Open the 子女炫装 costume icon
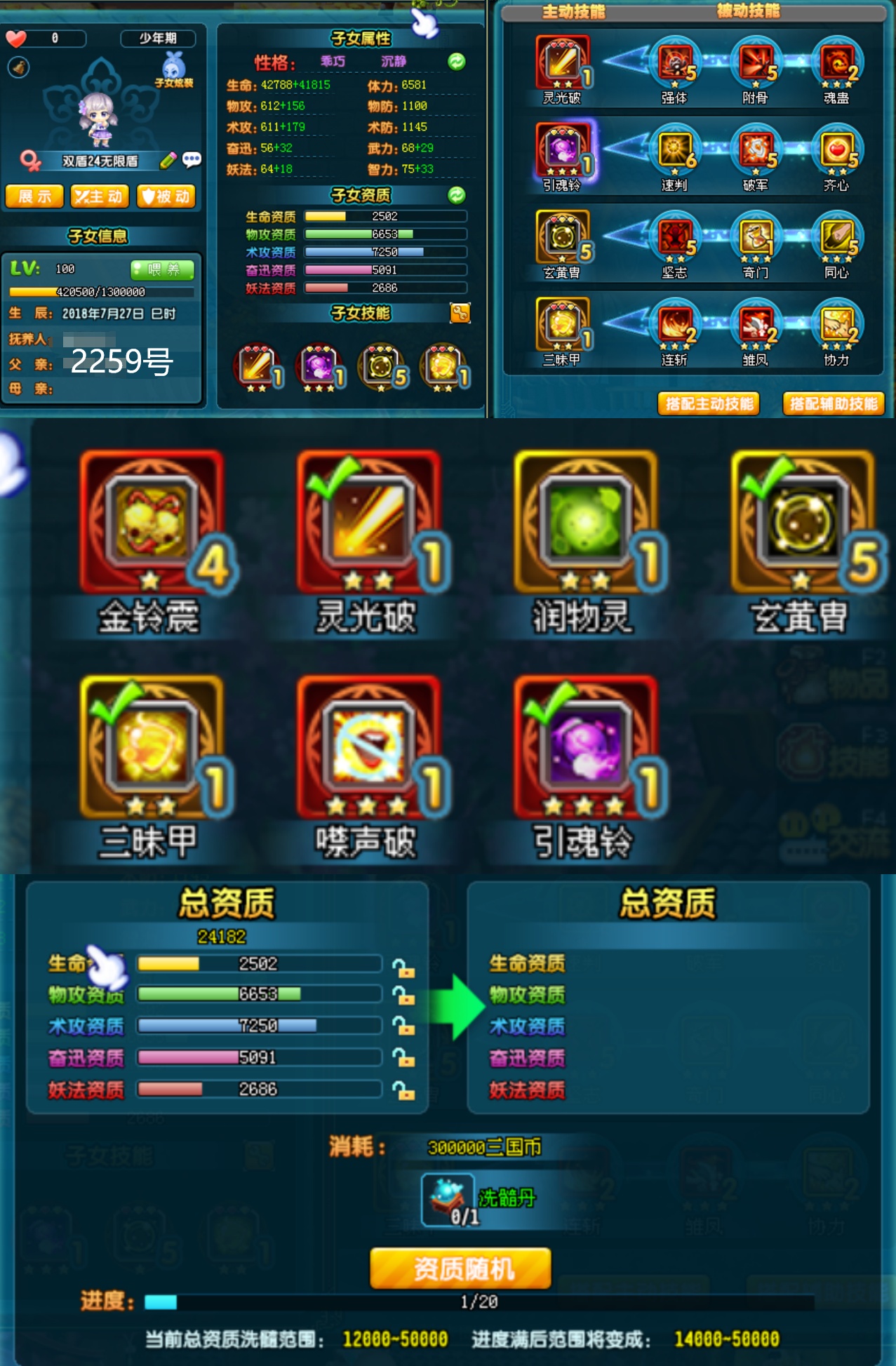This screenshot has width=896, height=1366. pos(174,69)
